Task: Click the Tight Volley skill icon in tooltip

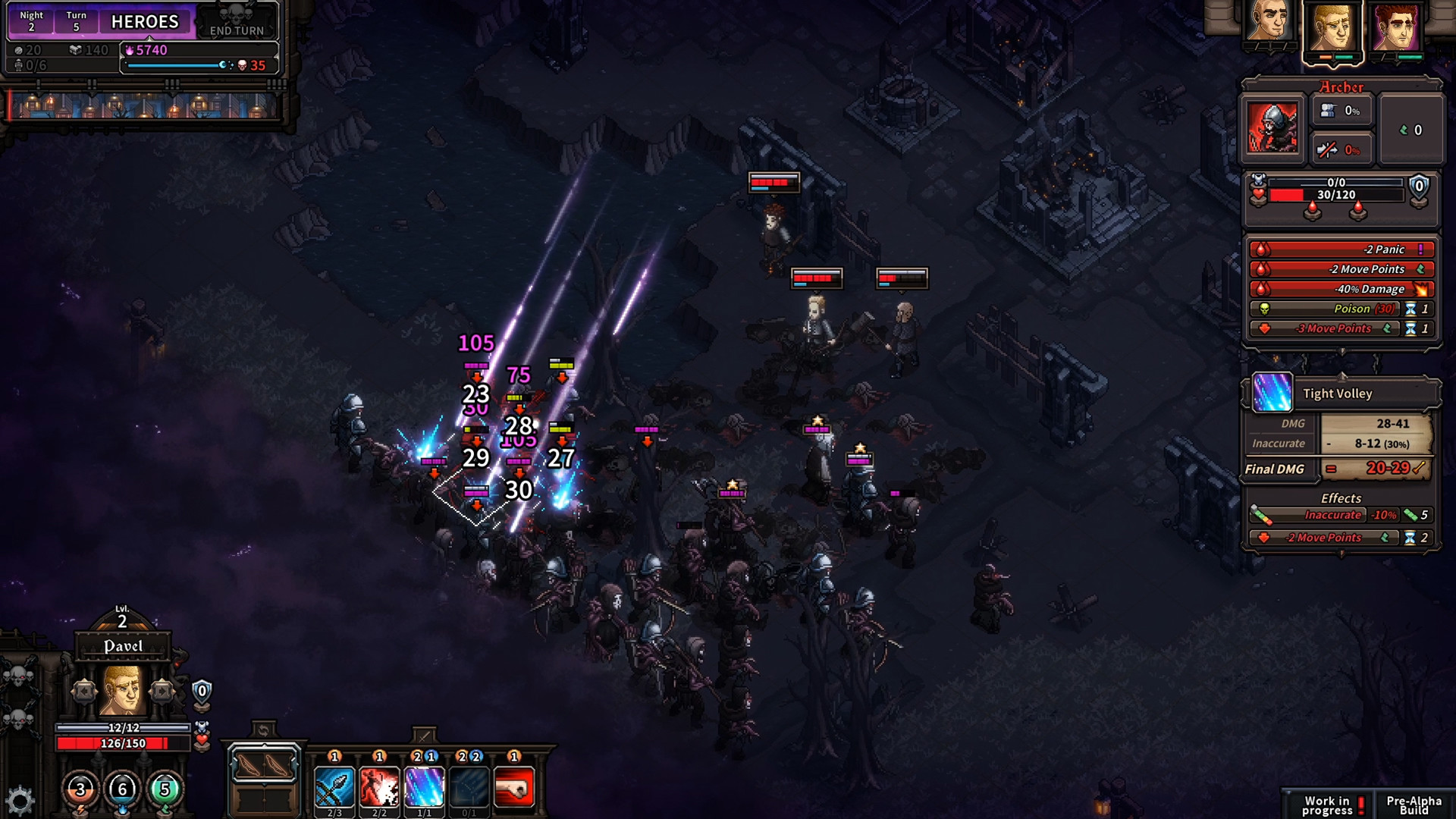Action: click(1272, 393)
